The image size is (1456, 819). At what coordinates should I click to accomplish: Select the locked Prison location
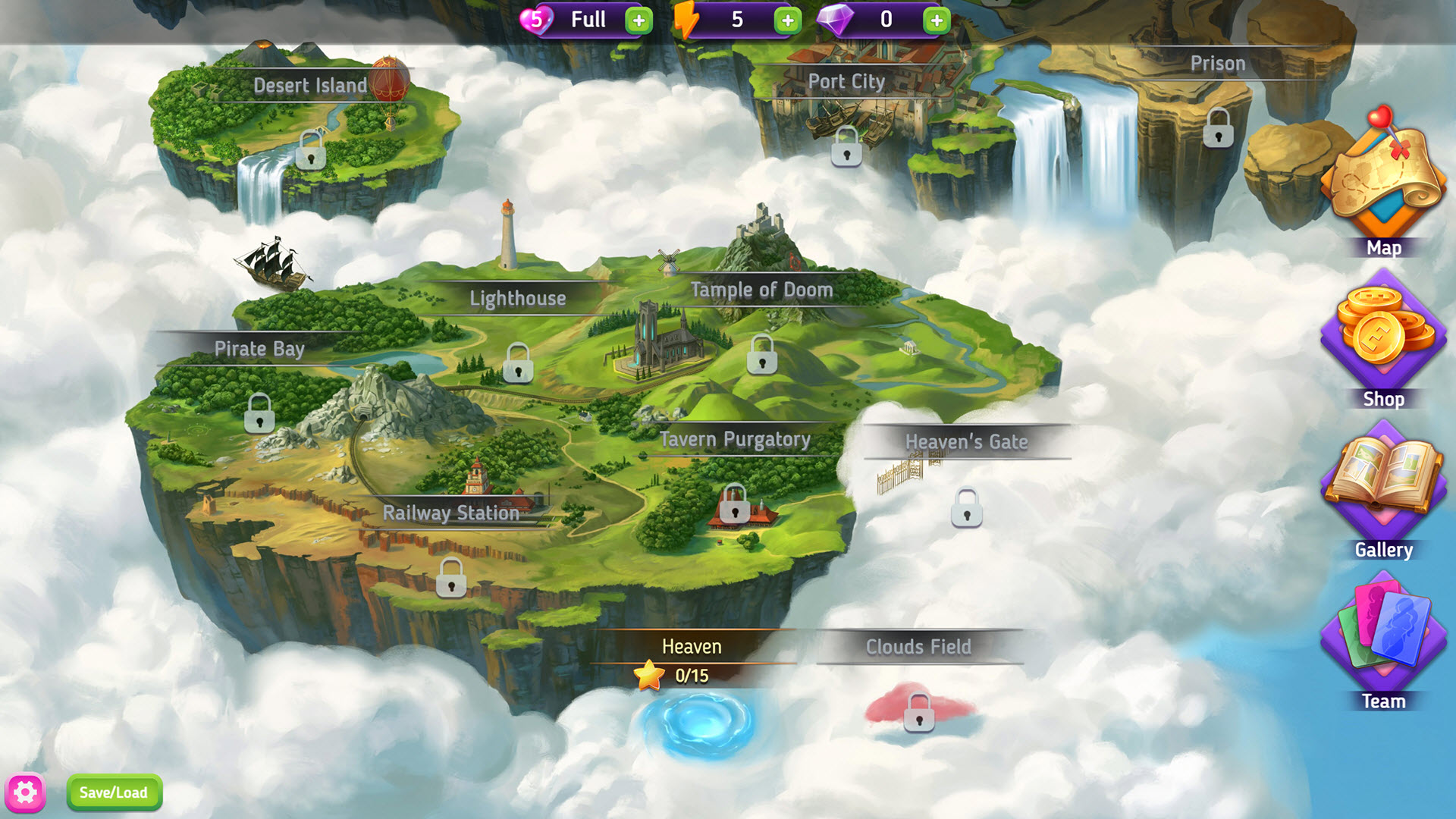pos(1218,127)
